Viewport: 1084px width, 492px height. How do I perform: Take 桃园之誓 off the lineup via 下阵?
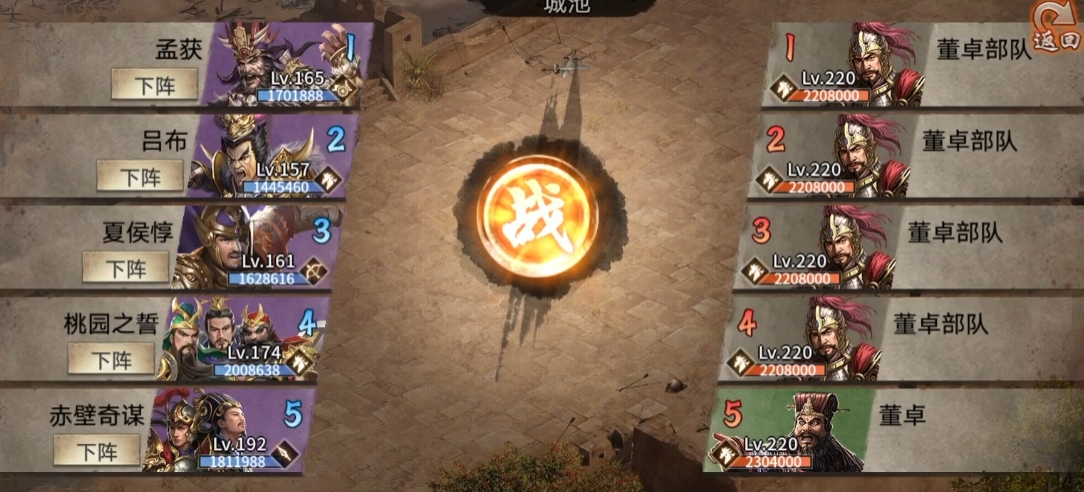pos(111,358)
